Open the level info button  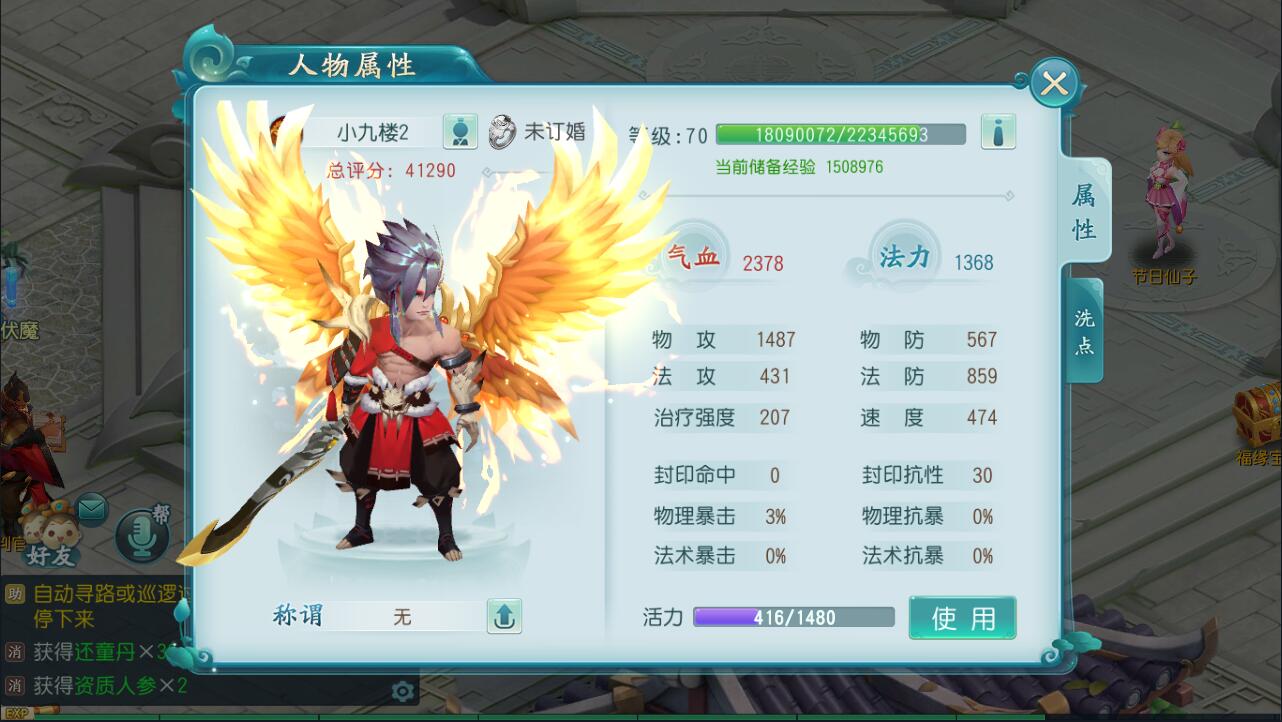997,131
